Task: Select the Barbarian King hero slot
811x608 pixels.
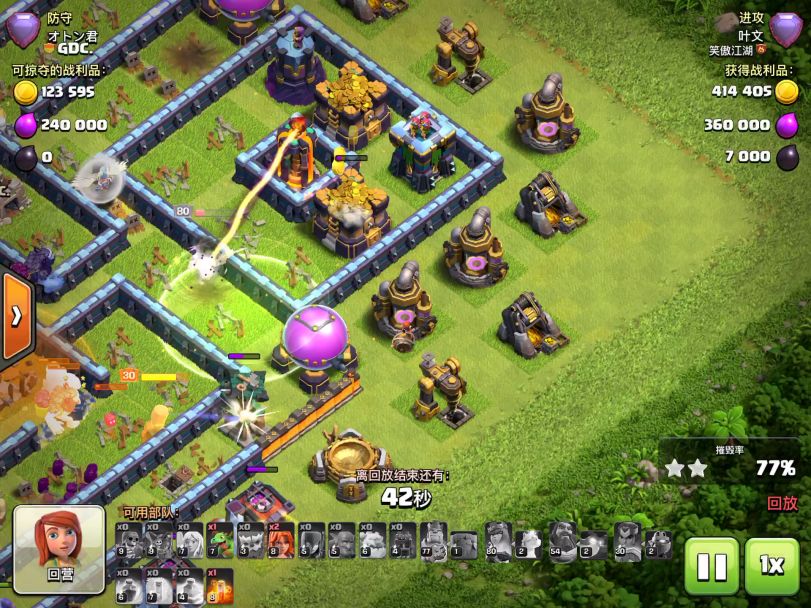Action: pyautogui.click(x=433, y=541)
